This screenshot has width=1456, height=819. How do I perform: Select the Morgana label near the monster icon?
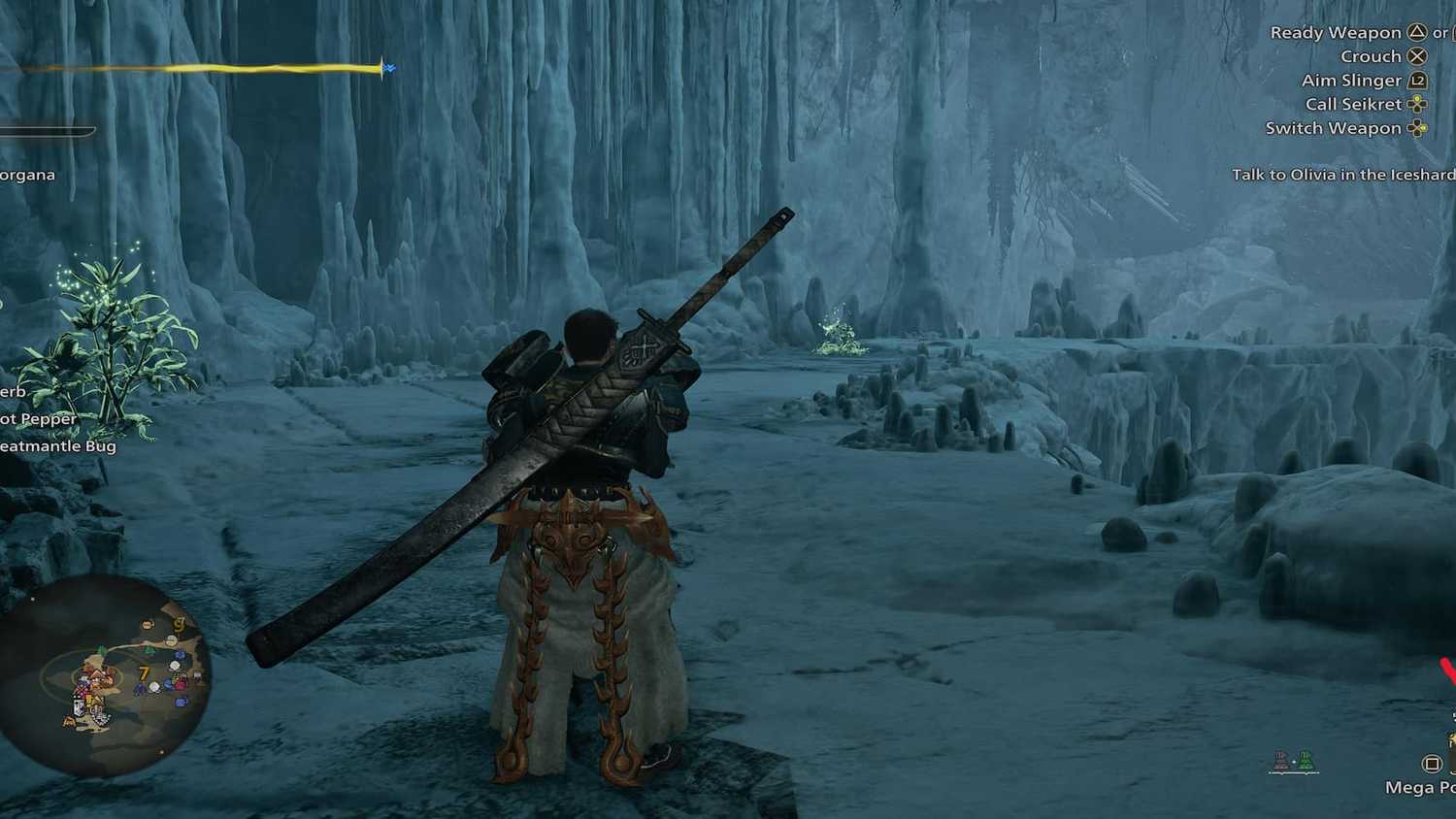pos(29,175)
